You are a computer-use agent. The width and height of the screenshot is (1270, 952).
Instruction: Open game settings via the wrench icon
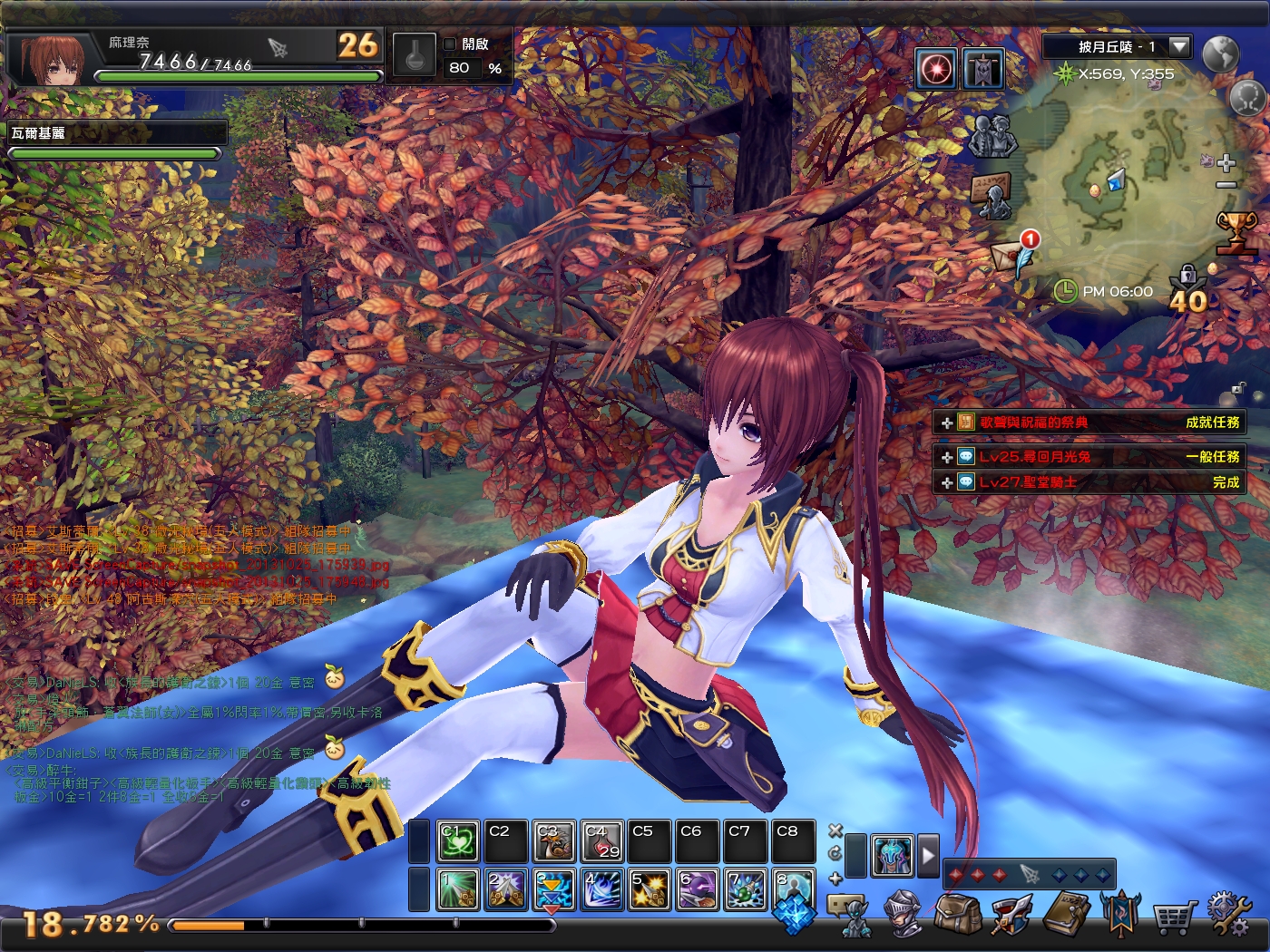1228,914
